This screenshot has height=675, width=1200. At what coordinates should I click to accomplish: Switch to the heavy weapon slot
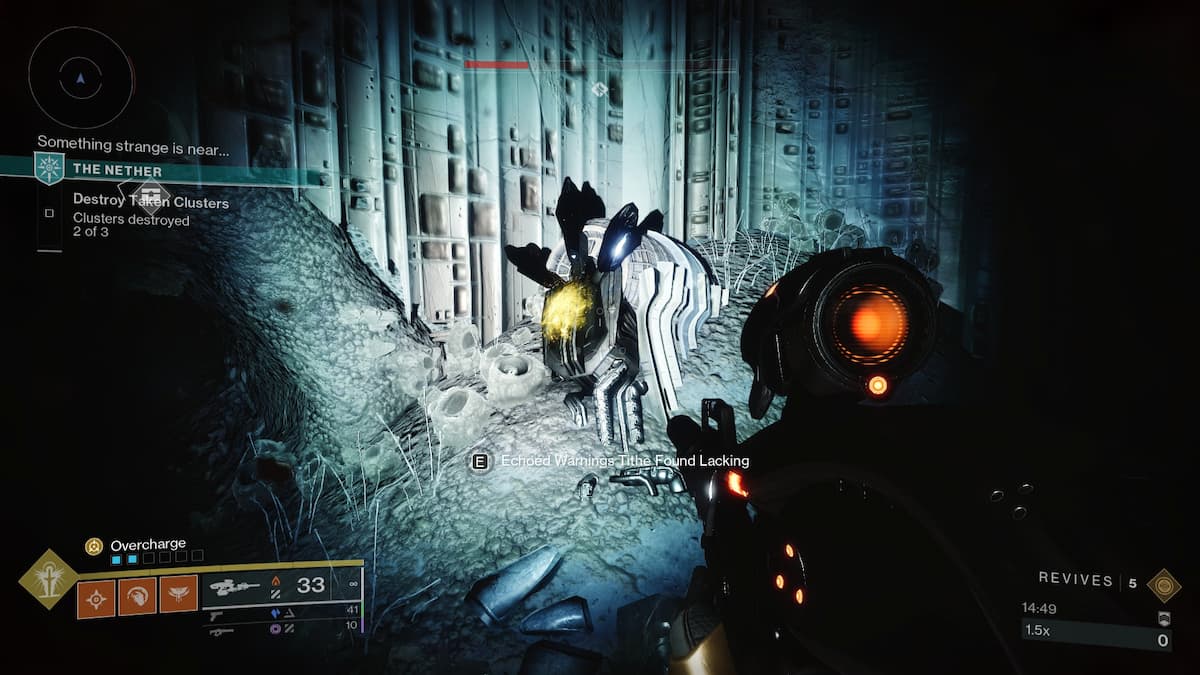222,630
